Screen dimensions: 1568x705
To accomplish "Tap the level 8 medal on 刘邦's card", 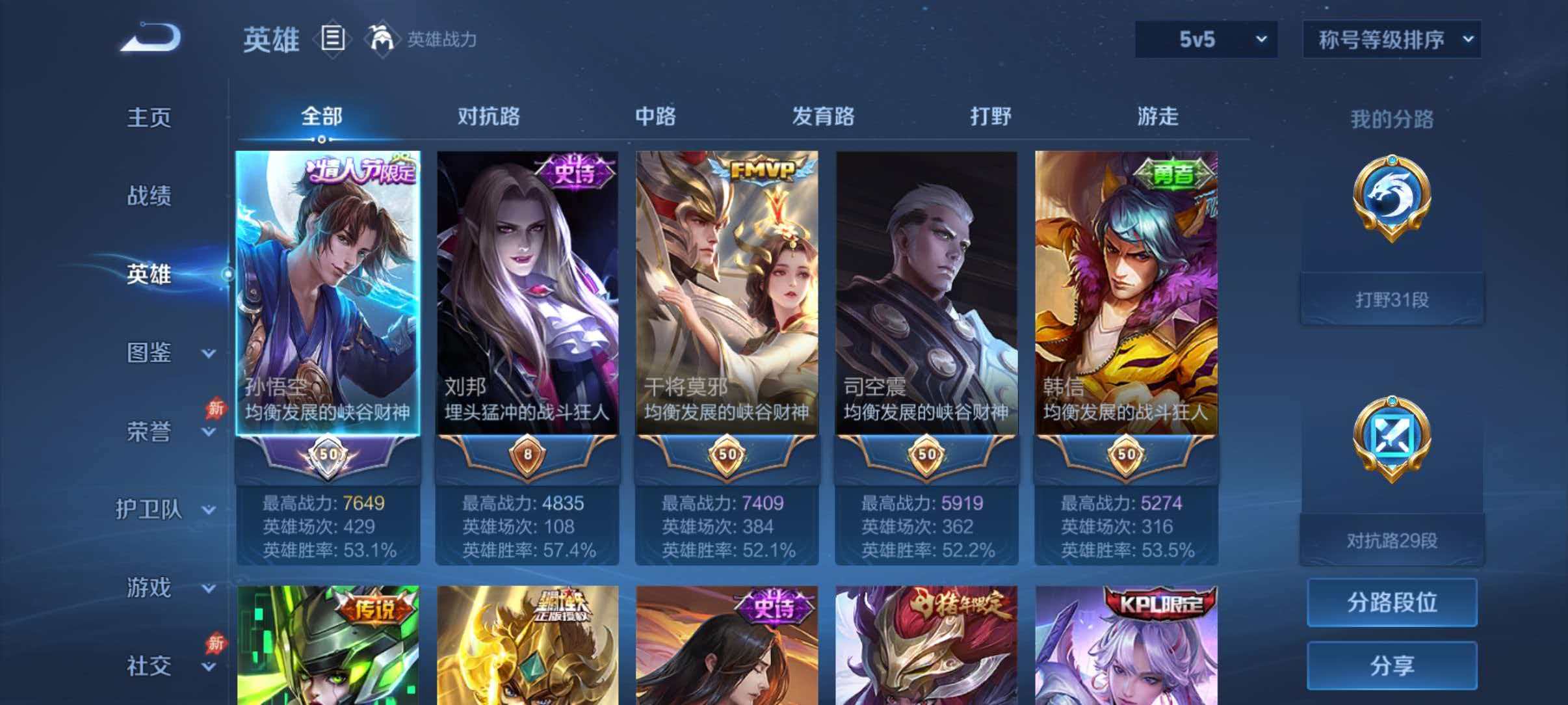I will (527, 457).
